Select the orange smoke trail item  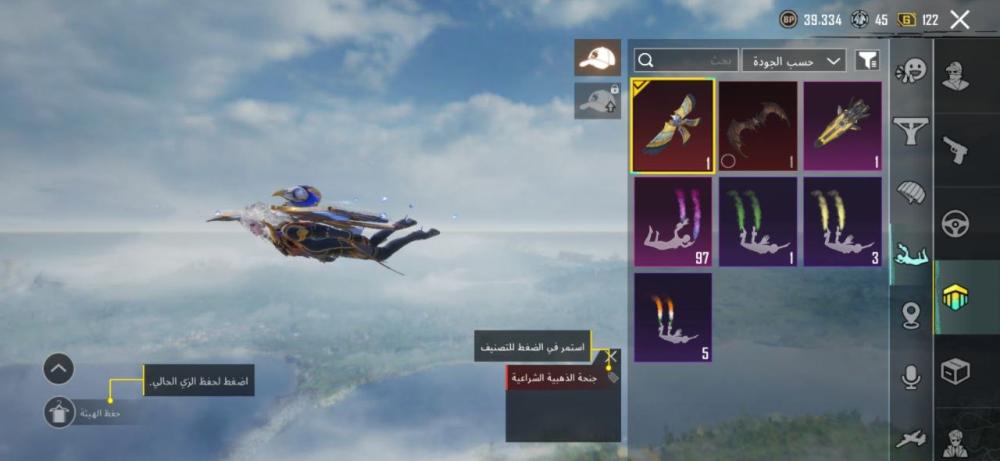pyautogui.click(x=672, y=317)
